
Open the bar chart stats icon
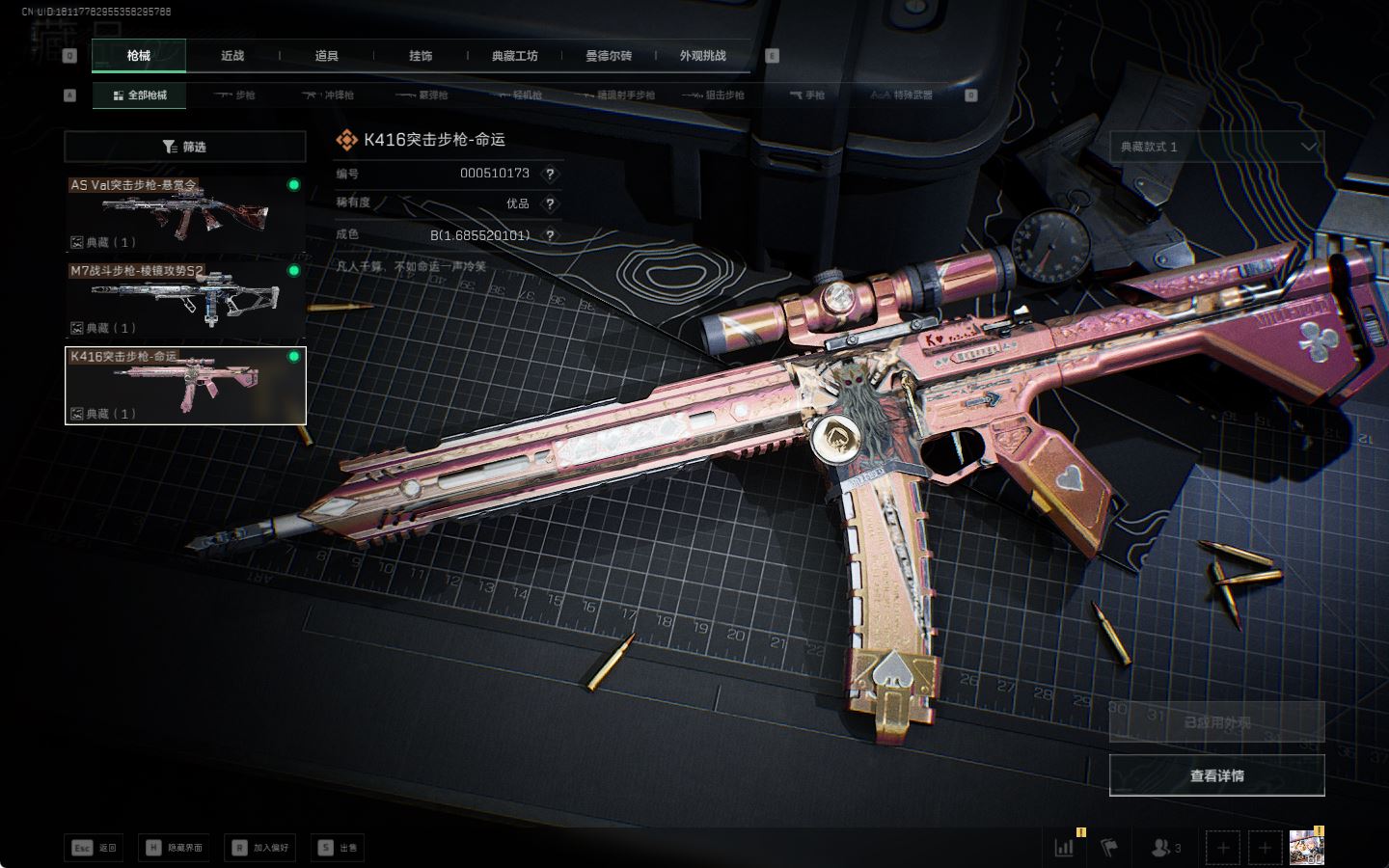1064,848
